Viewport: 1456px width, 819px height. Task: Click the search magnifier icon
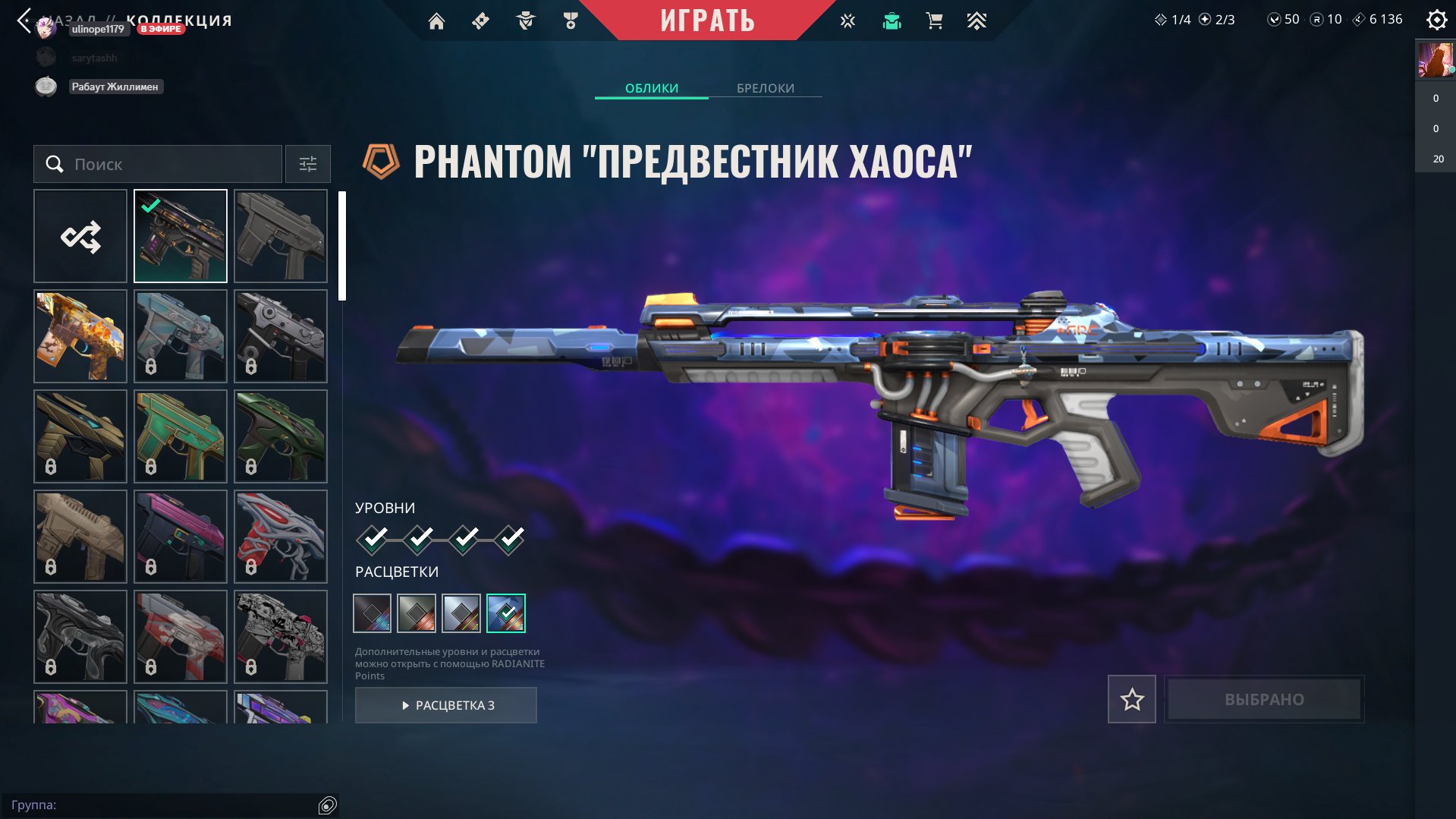click(x=53, y=164)
